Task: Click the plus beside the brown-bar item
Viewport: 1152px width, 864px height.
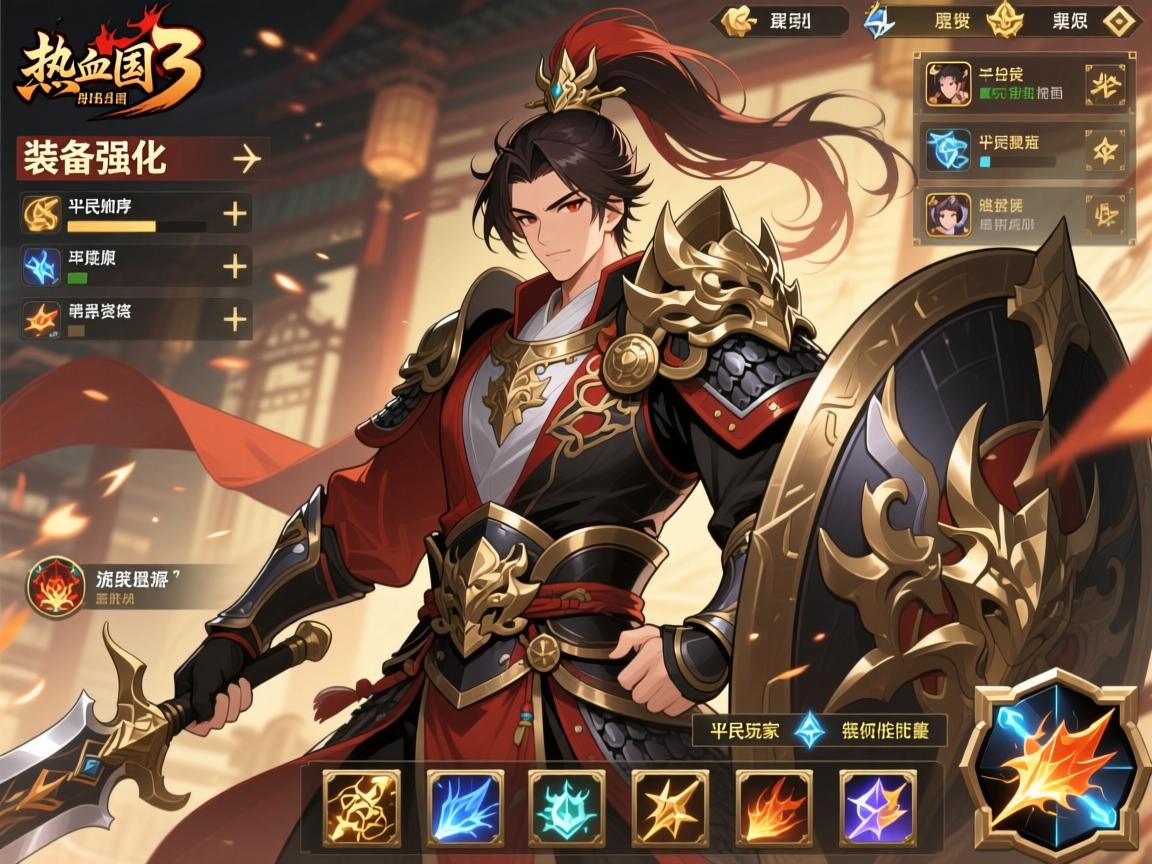Action: click(x=234, y=319)
